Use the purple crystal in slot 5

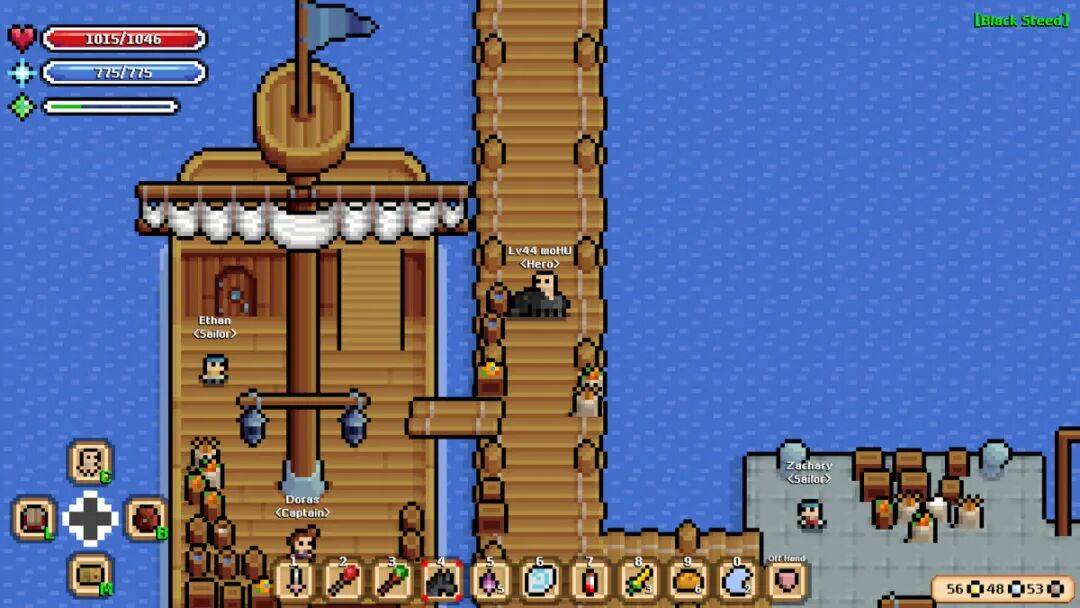click(x=490, y=581)
